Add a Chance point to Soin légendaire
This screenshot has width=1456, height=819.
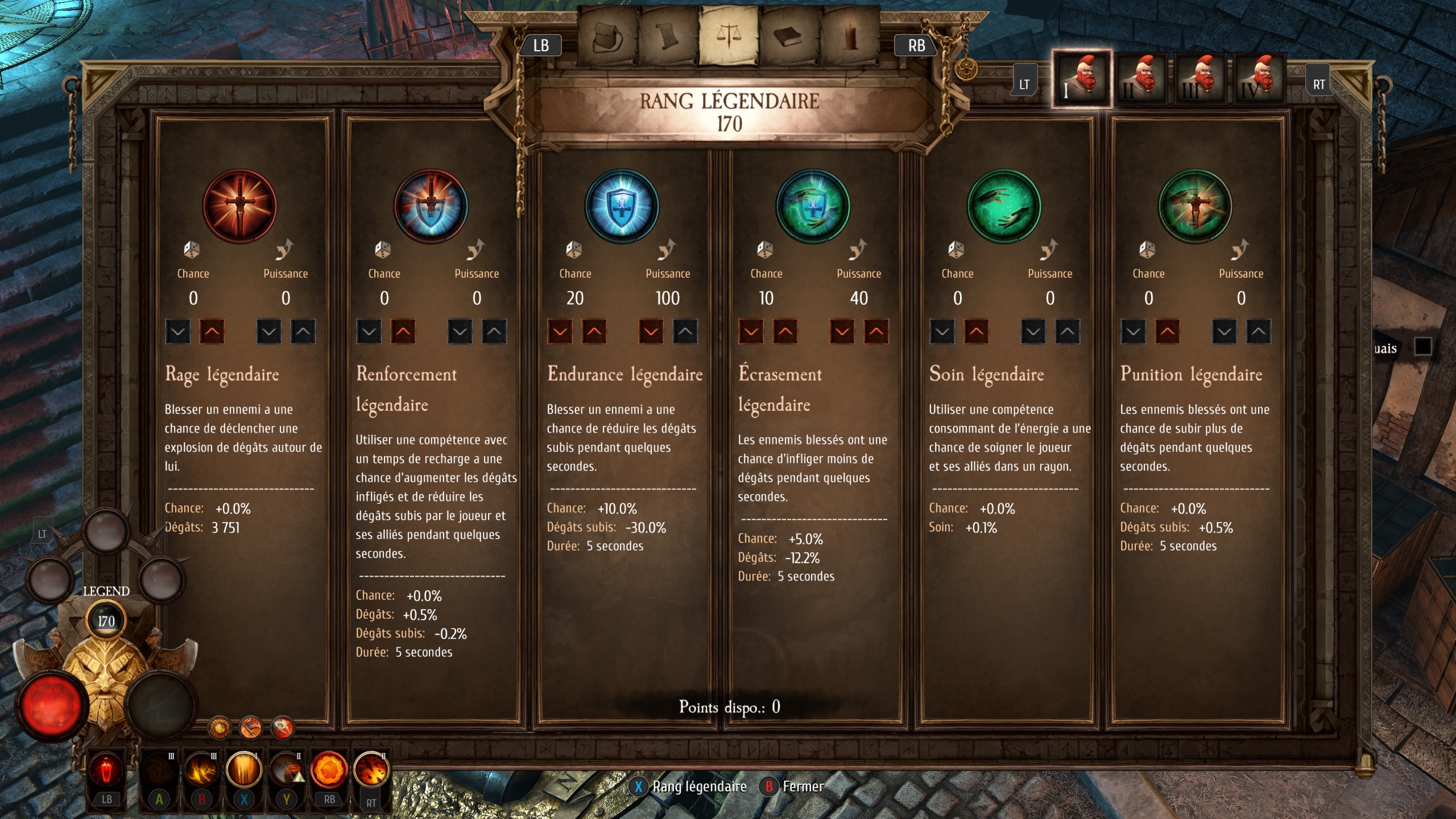[976, 332]
